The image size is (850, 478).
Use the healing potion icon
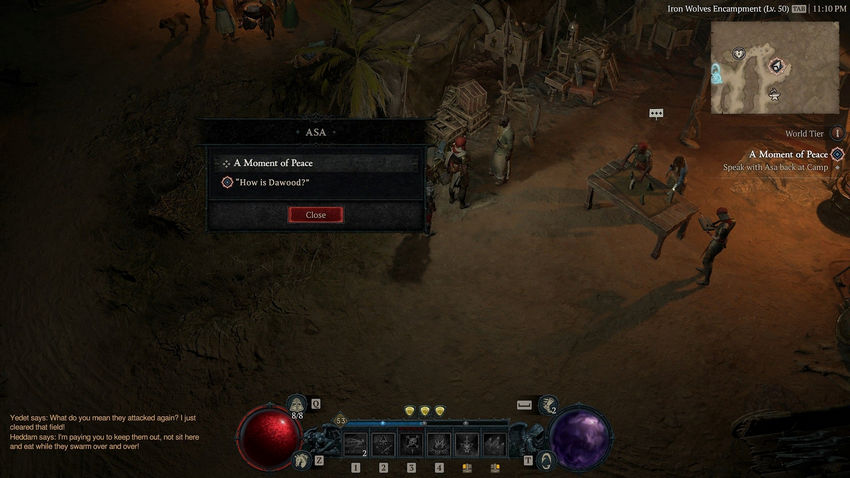click(296, 404)
